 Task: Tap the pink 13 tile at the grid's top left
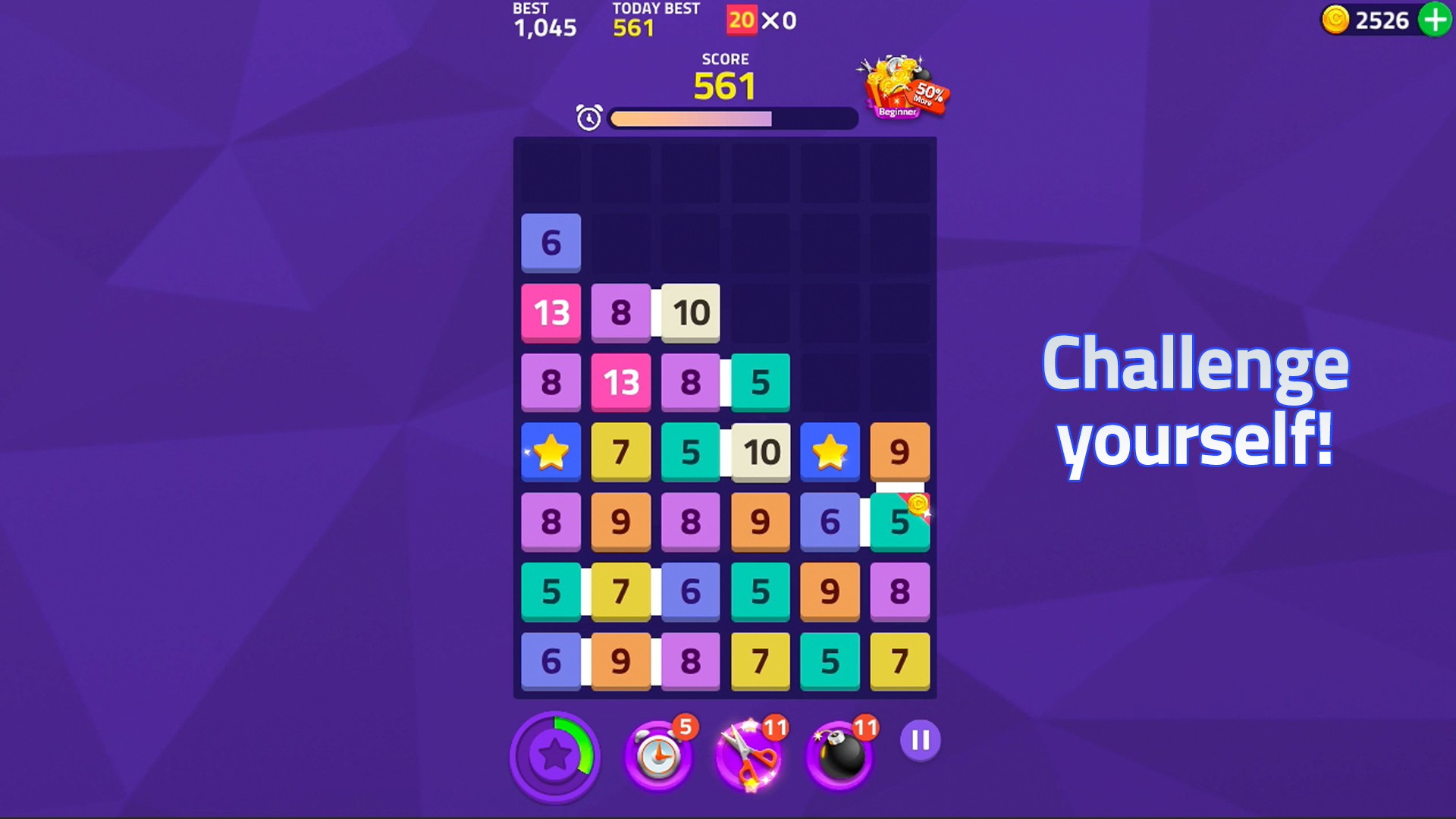(551, 312)
